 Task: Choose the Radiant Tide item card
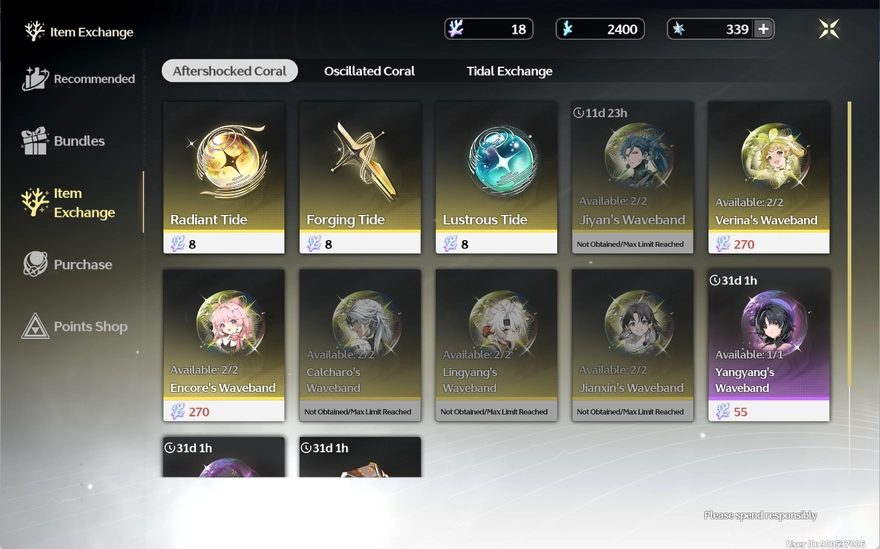(224, 177)
